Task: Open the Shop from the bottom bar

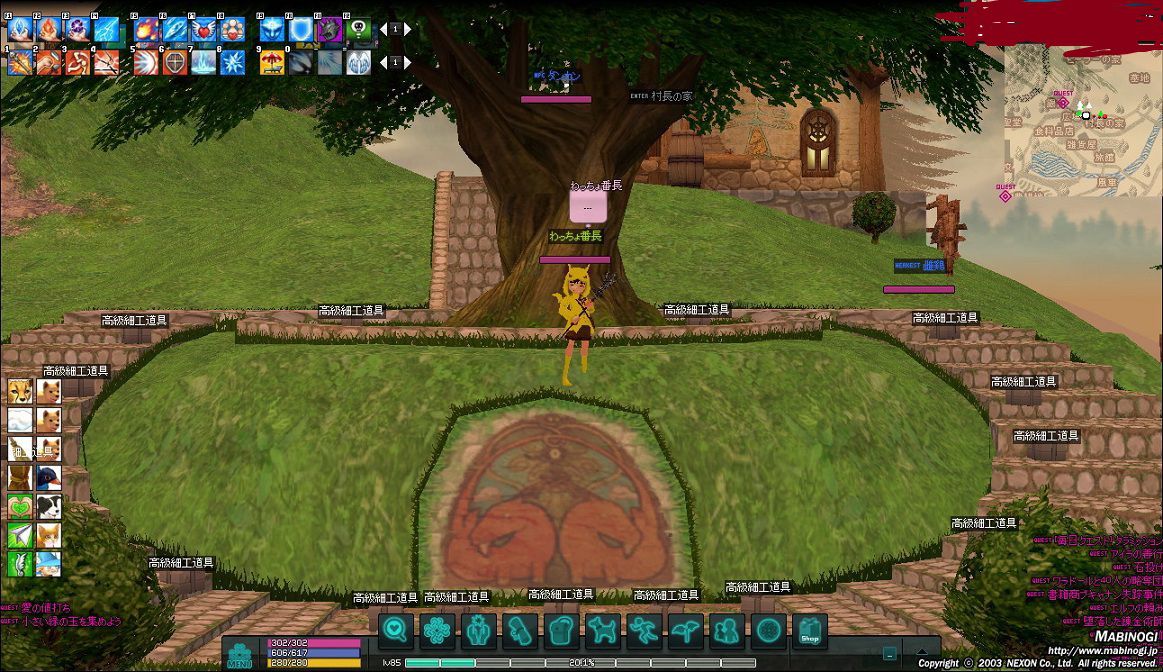Action: click(x=810, y=630)
